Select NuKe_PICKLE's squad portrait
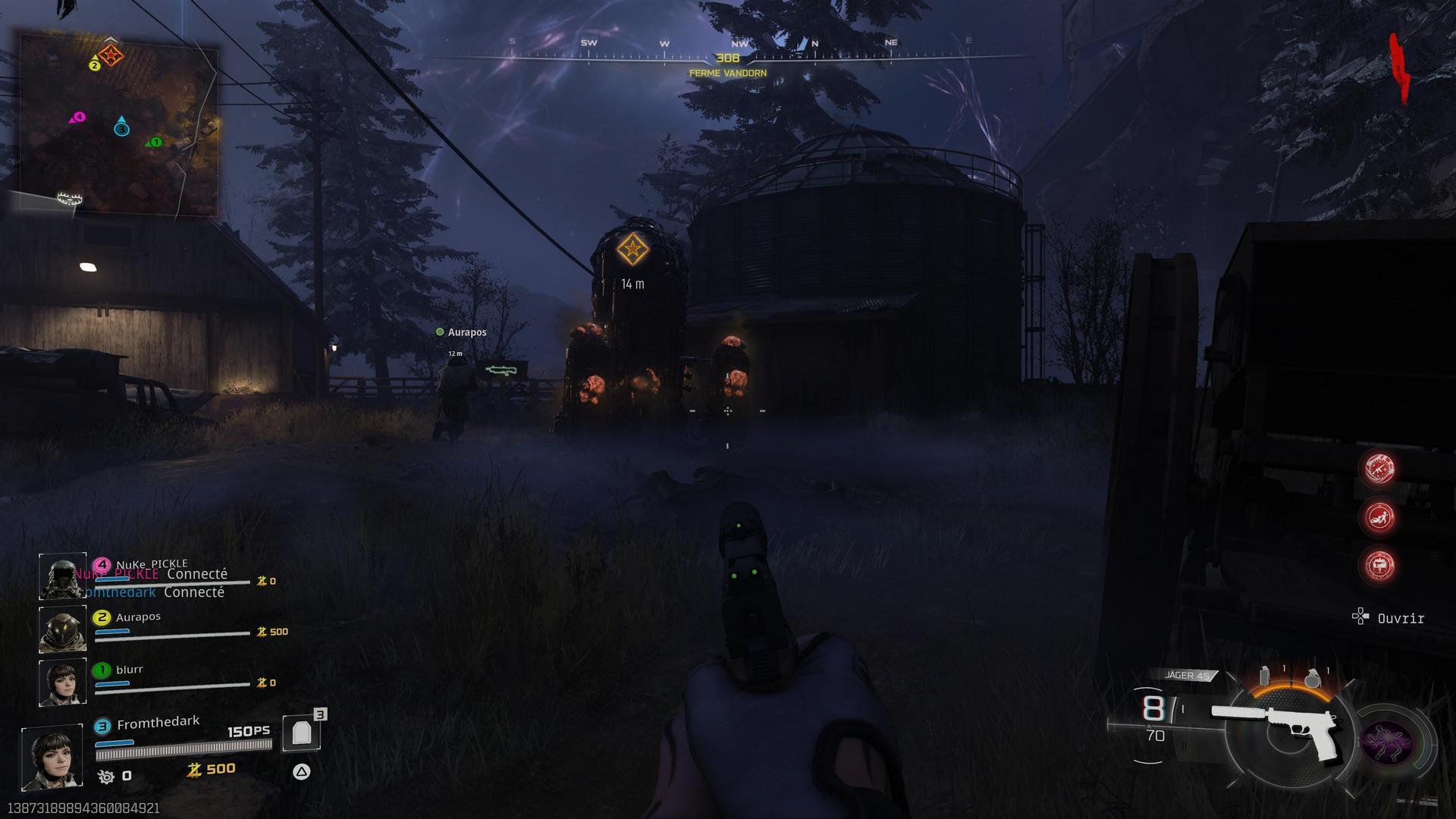 coord(62,576)
